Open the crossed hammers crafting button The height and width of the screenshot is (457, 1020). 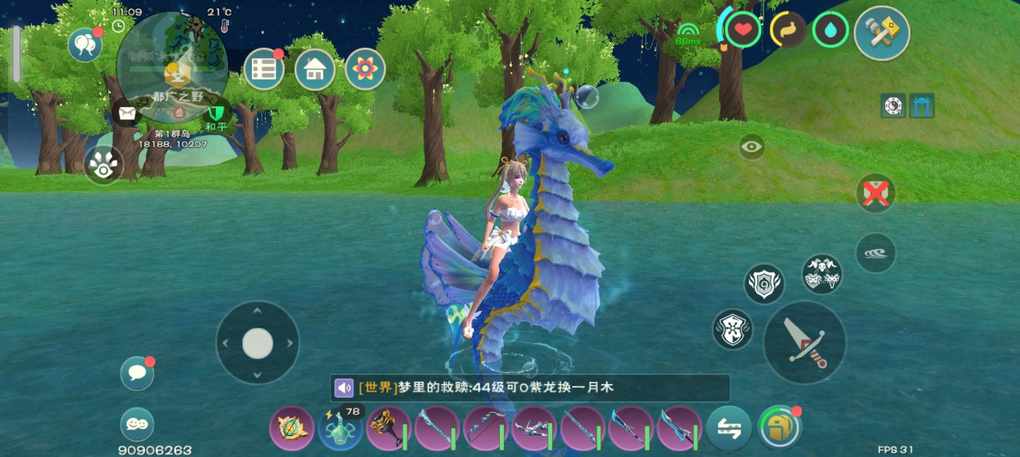pos(881,33)
